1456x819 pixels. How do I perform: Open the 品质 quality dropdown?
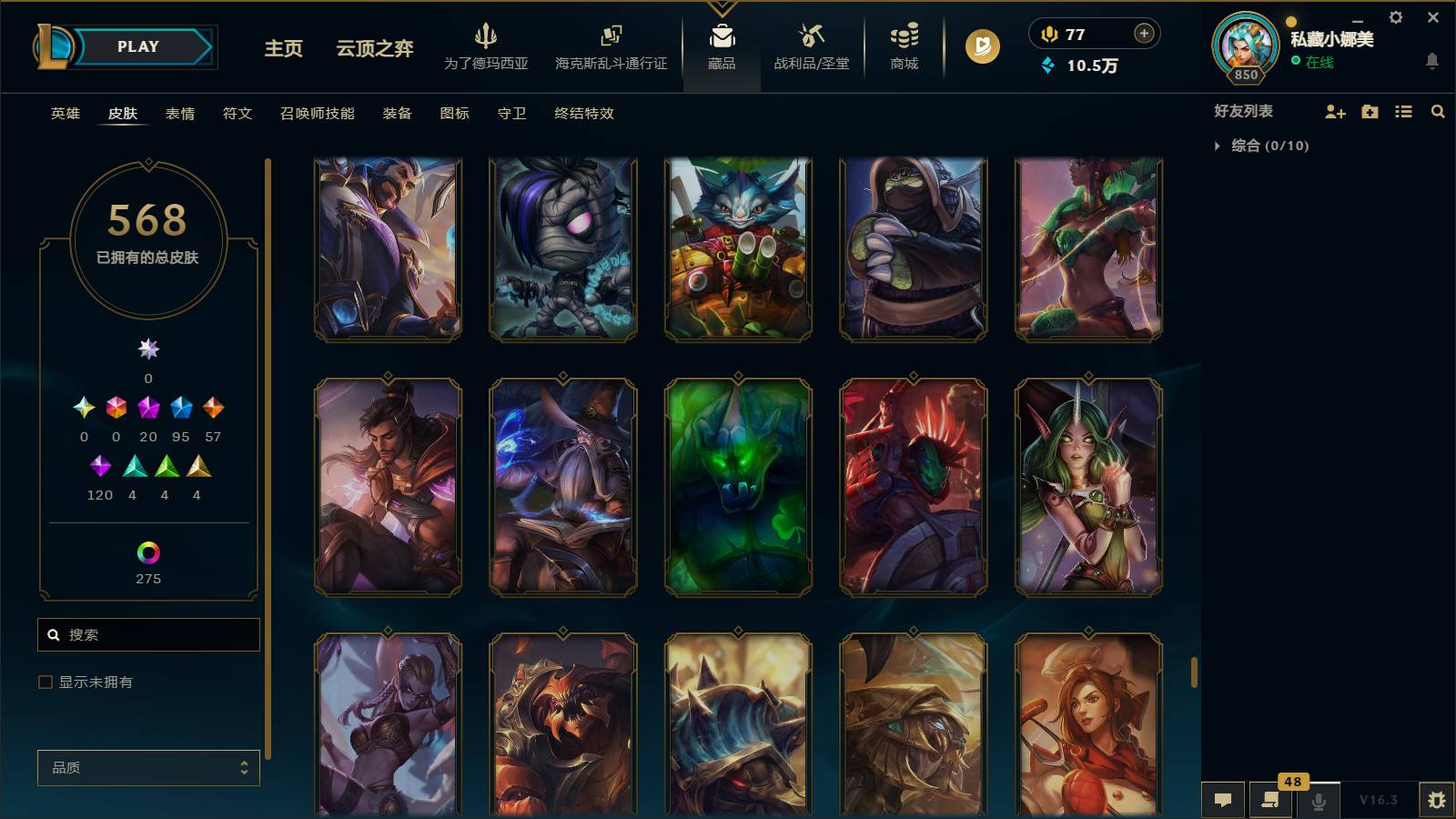(x=148, y=767)
